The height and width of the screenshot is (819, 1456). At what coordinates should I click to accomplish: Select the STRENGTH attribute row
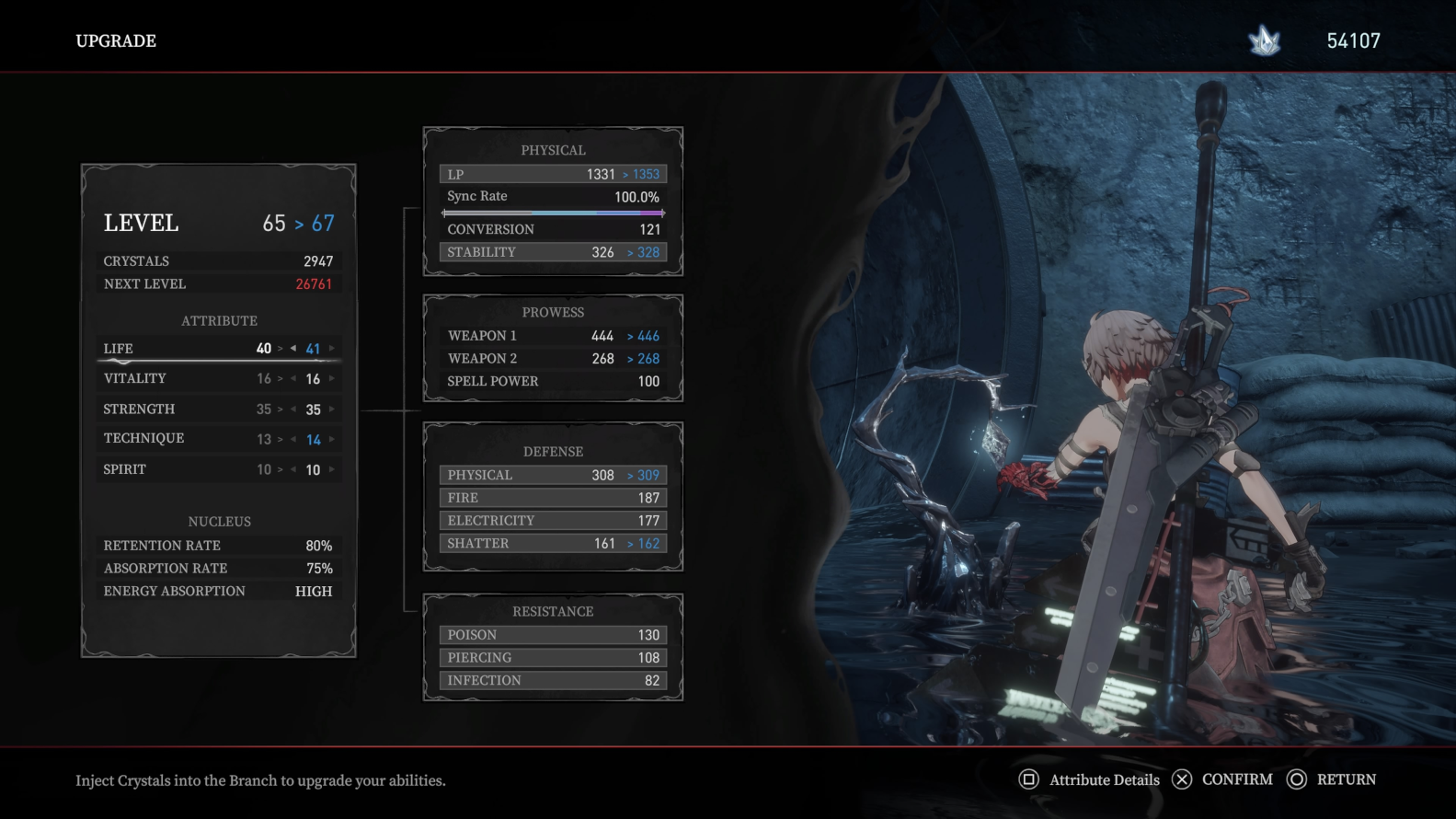(x=139, y=409)
